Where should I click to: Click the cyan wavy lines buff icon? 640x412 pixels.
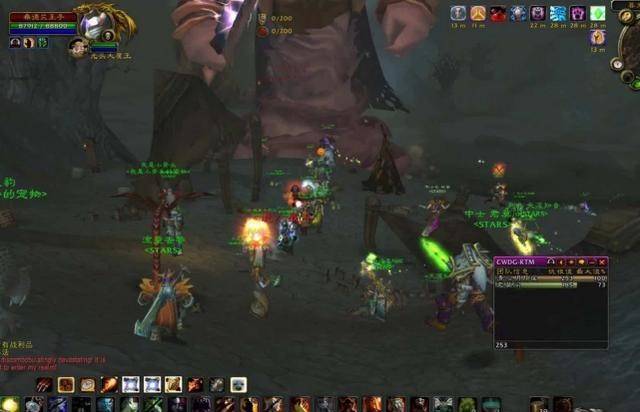(558, 13)
